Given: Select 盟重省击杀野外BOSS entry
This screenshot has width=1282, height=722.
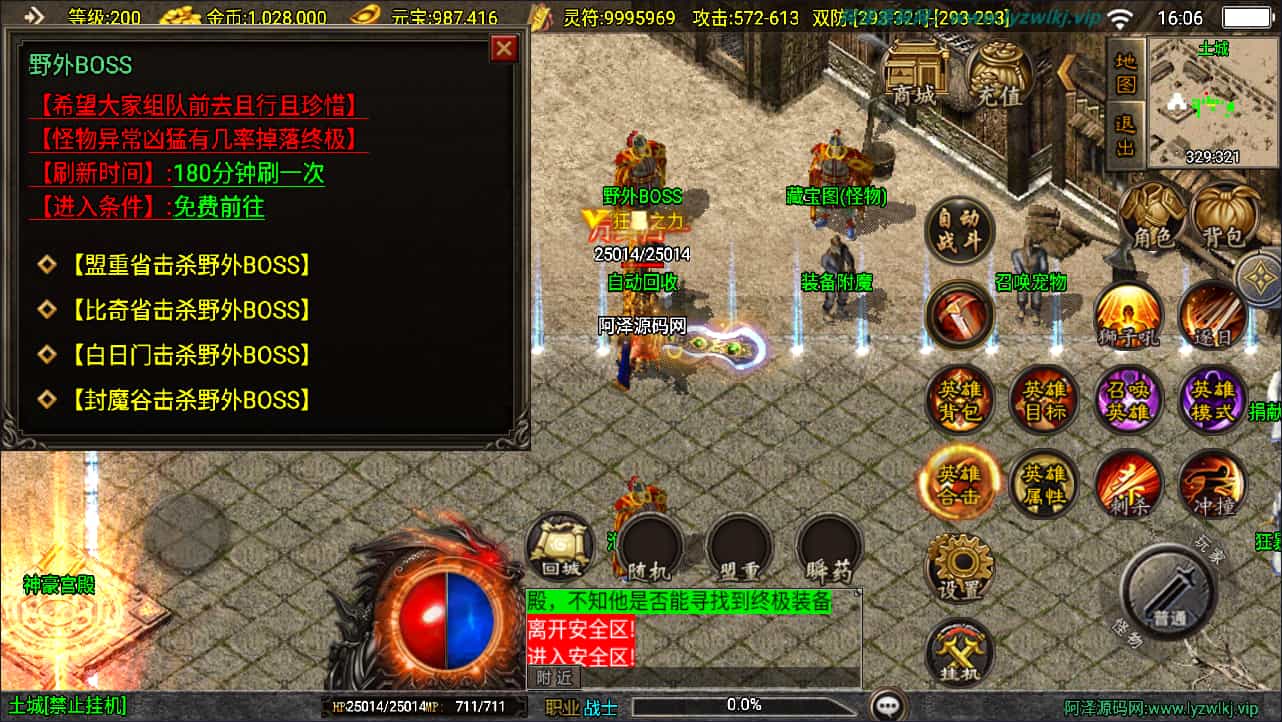Looking at the screenshot, I should (190, 265).
